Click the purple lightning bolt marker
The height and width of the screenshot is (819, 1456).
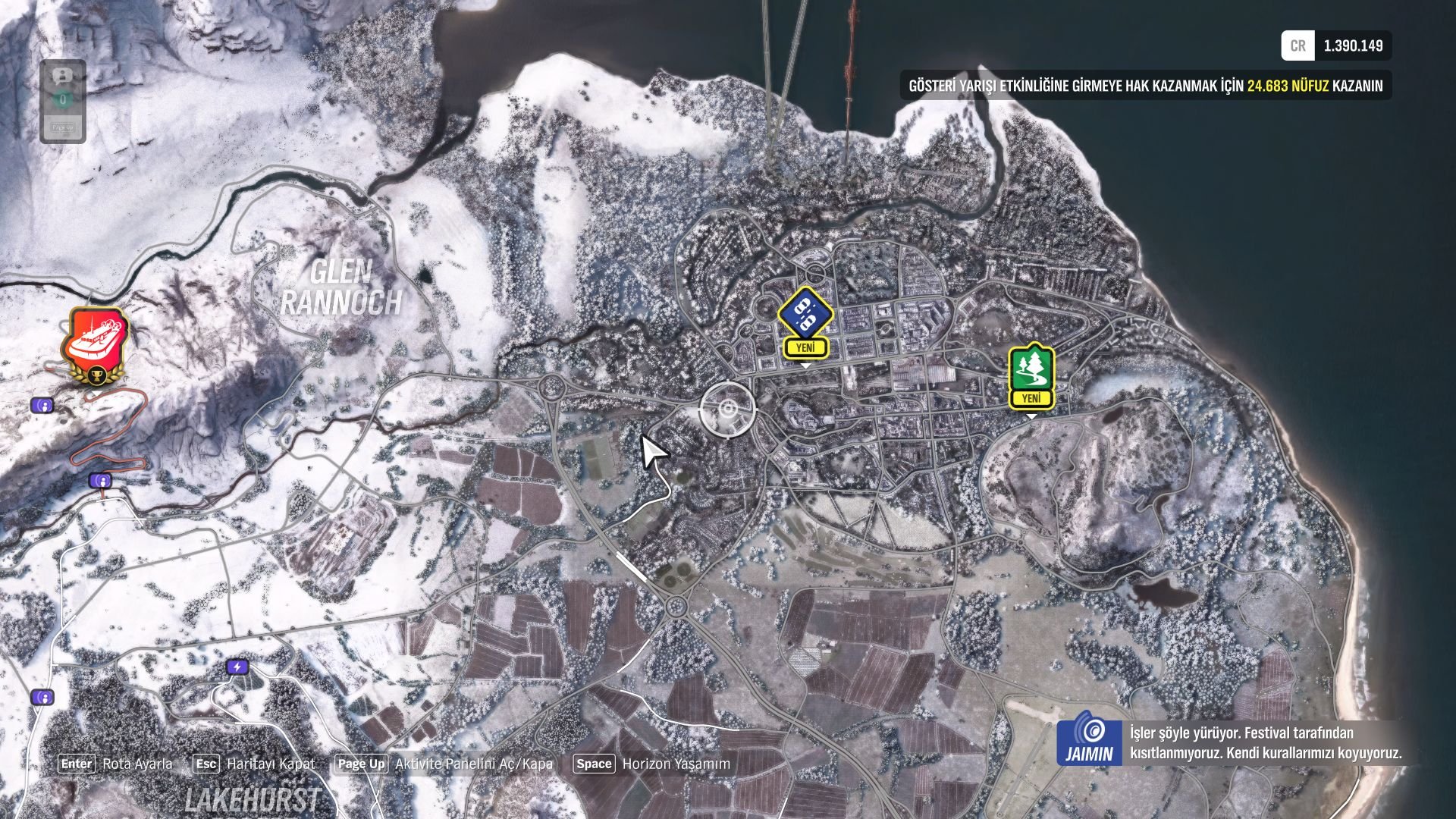click(x=237, y=667)
